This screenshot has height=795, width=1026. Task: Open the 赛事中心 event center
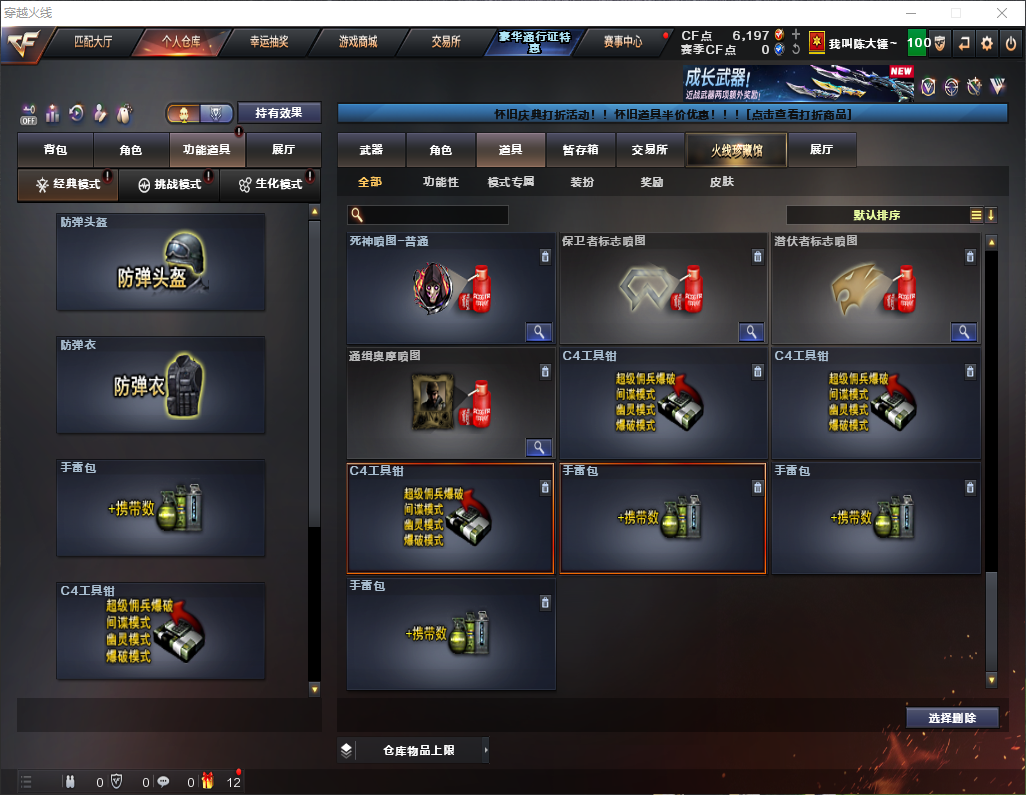[622, 42]
